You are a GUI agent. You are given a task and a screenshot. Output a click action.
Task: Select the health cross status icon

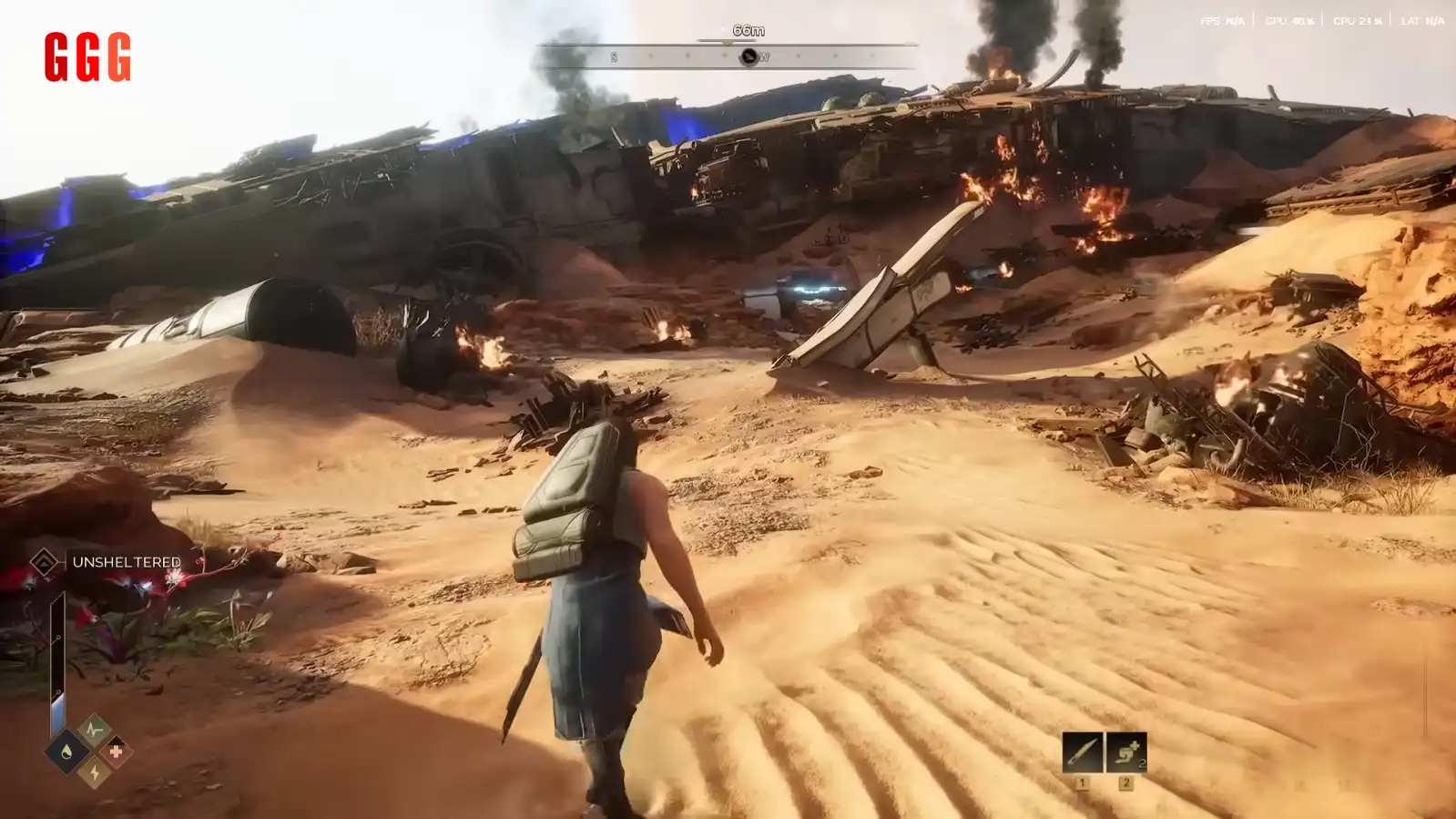click(116, 752)
